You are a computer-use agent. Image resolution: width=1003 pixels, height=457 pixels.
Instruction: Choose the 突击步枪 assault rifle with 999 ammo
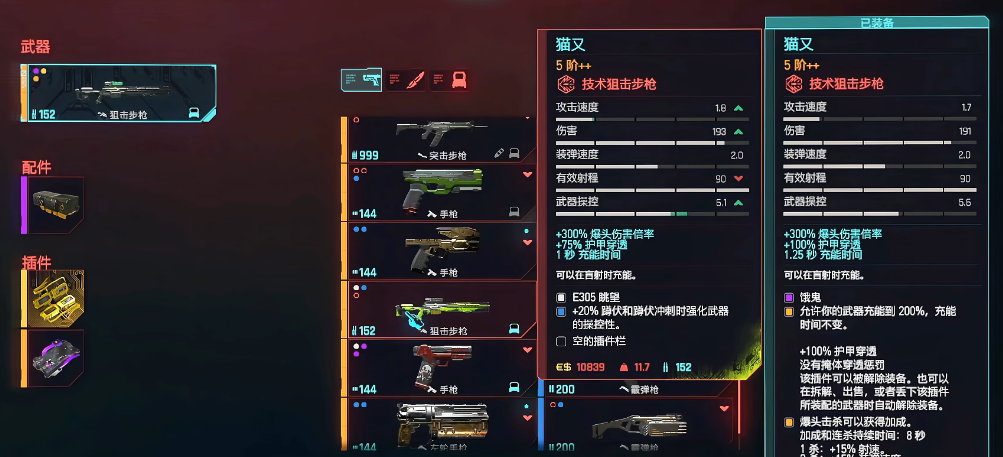coord(440,140)
